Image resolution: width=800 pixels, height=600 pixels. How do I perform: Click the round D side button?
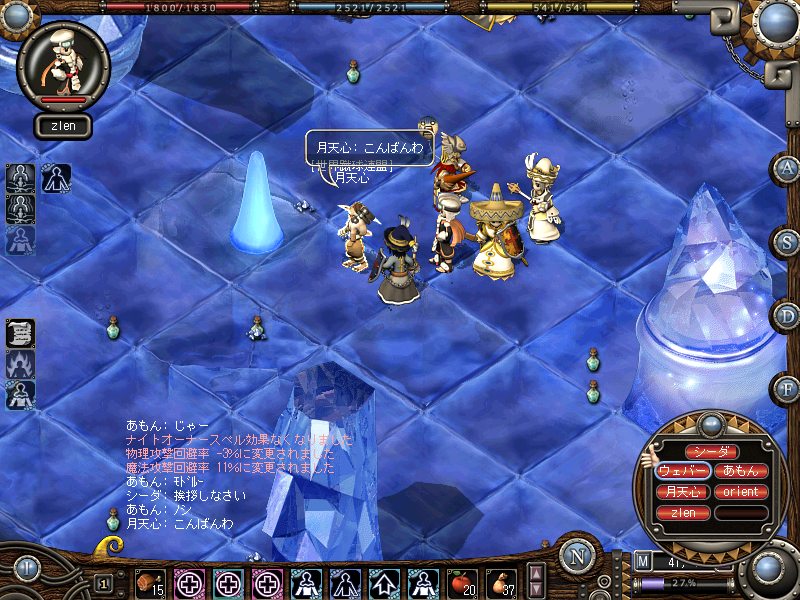coord(786,315)
